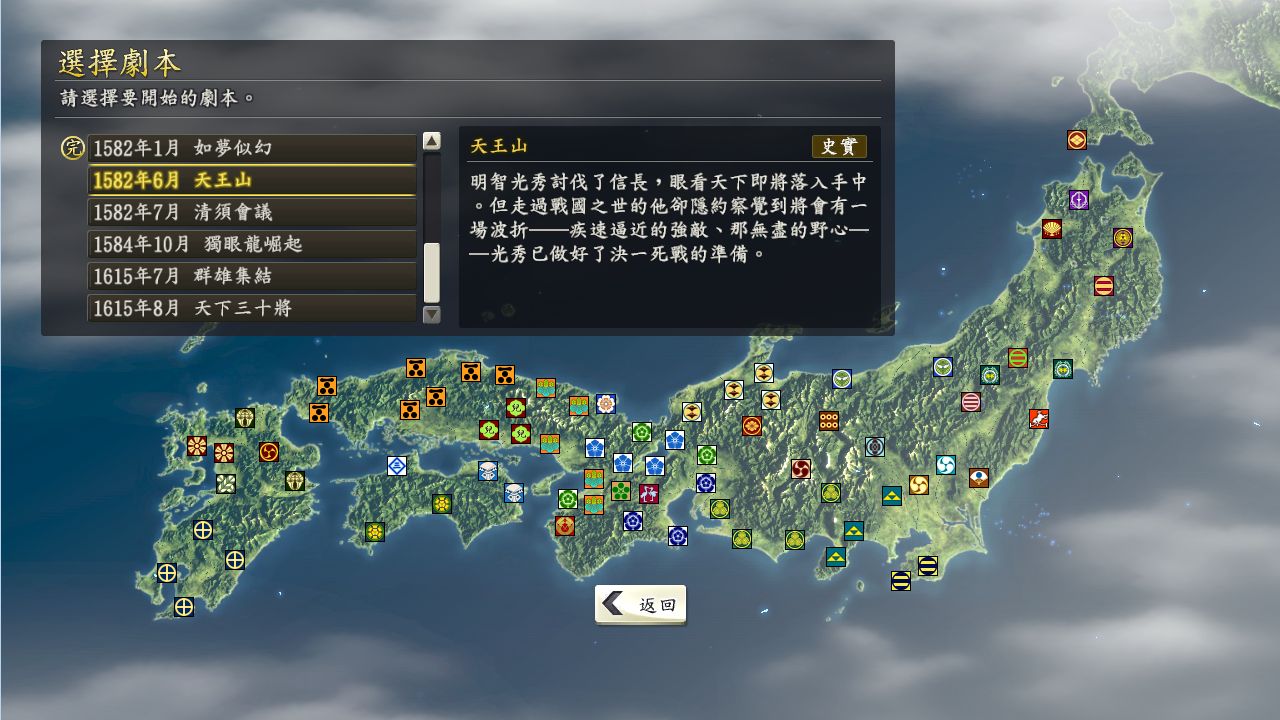Image resolution: width=1280 pixels, height=720 pixels.
Task: Pick the 1615年7月 群雄集結 scenario
Action: (250, 276)
